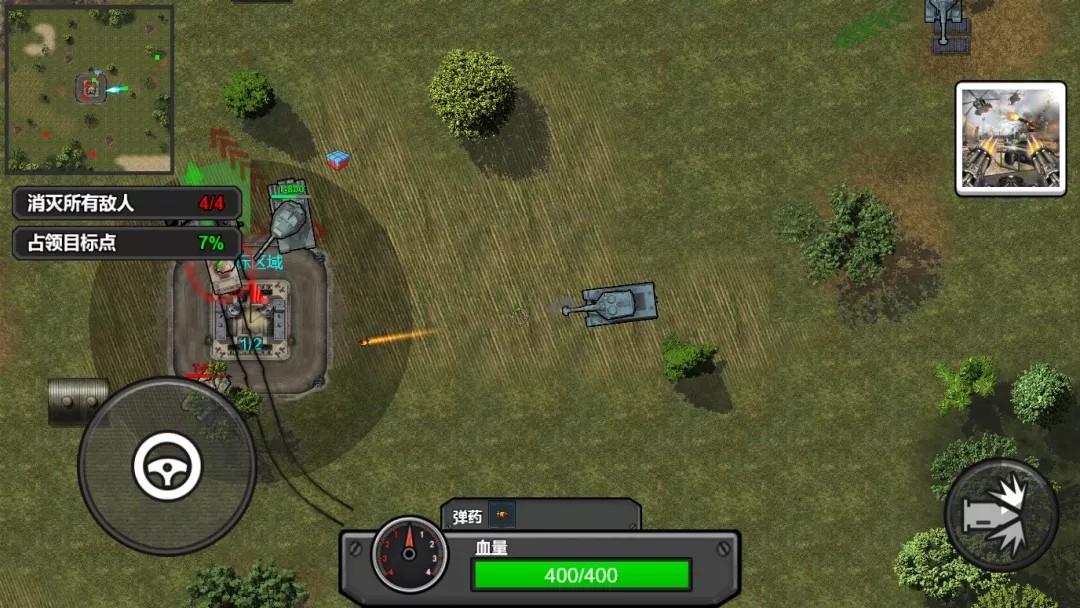Select the 占领目标点 objective tracker
The width and height of the screenshot is (1080, 608).
(127, 243)
